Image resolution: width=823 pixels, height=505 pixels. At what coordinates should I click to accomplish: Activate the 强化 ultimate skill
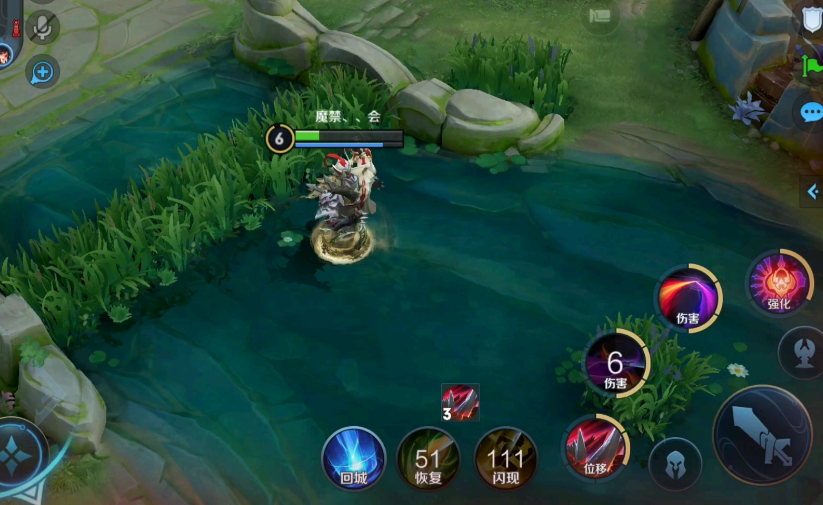tap(779, 282)
